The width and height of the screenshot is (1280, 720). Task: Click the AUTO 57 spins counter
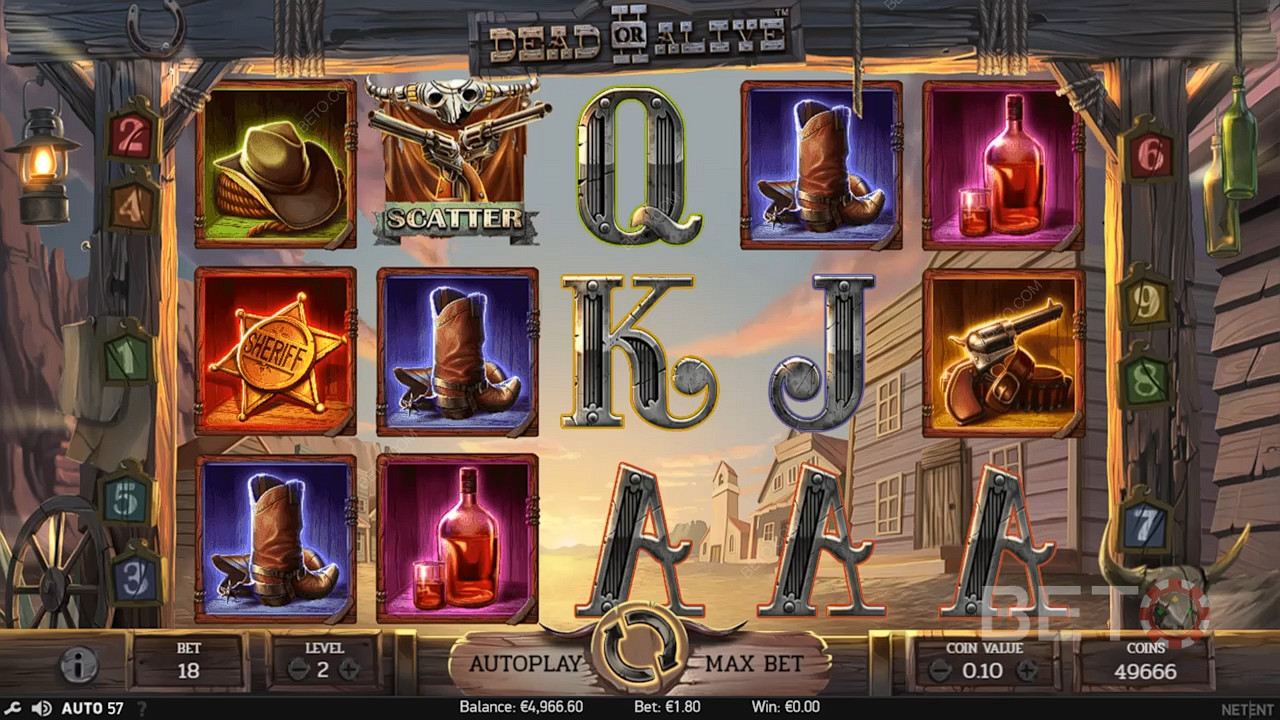92,708
